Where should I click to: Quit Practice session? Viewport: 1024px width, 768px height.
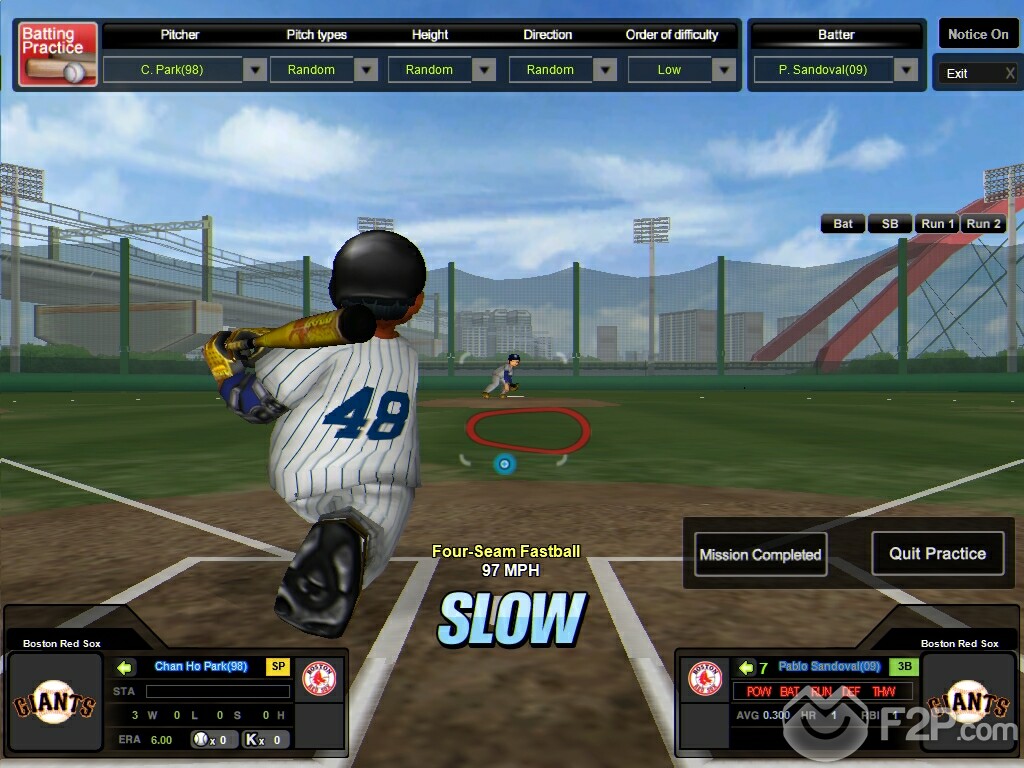(x=937, y=553)
